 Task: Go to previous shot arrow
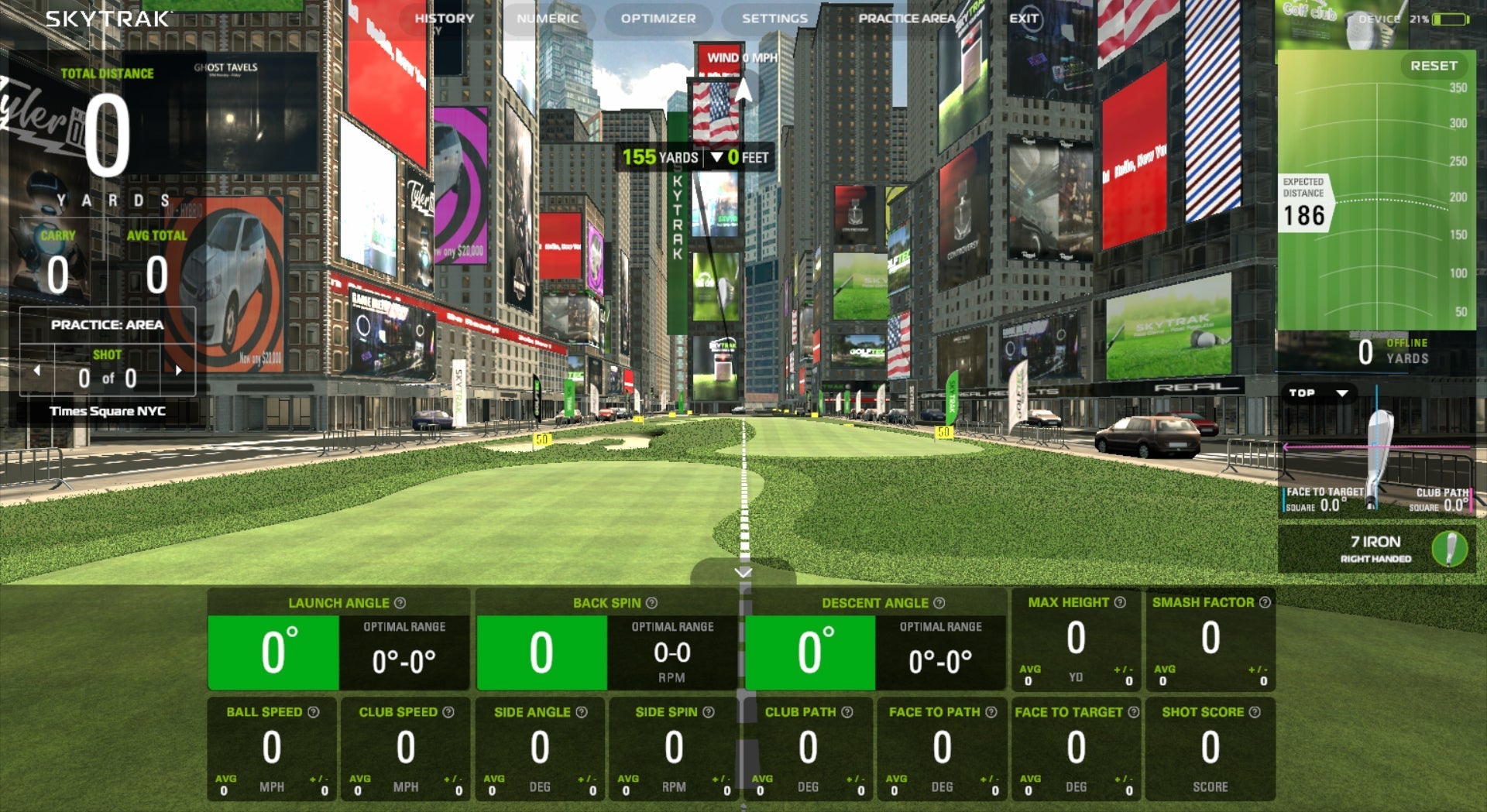point(36,371)
